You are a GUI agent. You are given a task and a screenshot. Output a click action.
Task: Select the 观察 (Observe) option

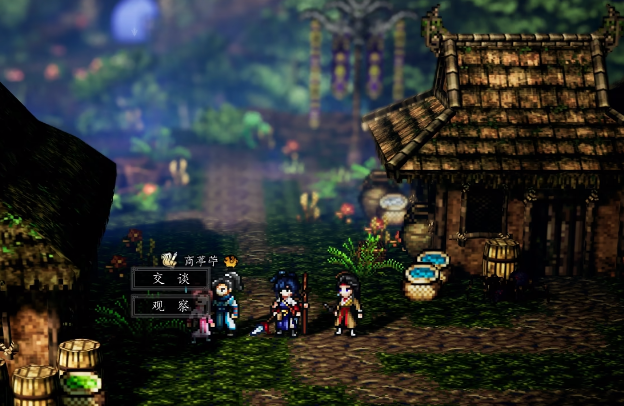170,305
